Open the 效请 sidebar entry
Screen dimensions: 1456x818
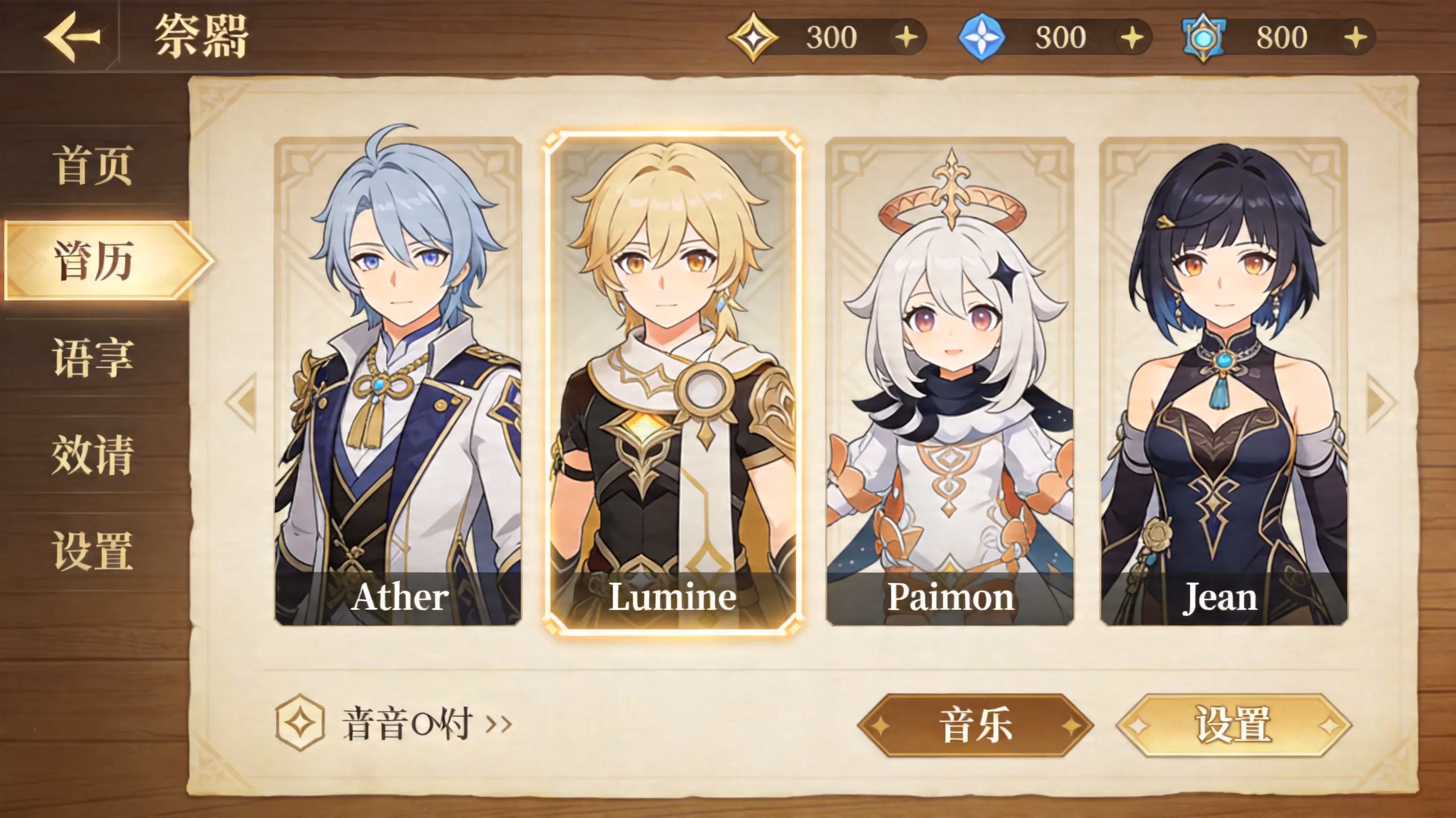pos(93,455)
